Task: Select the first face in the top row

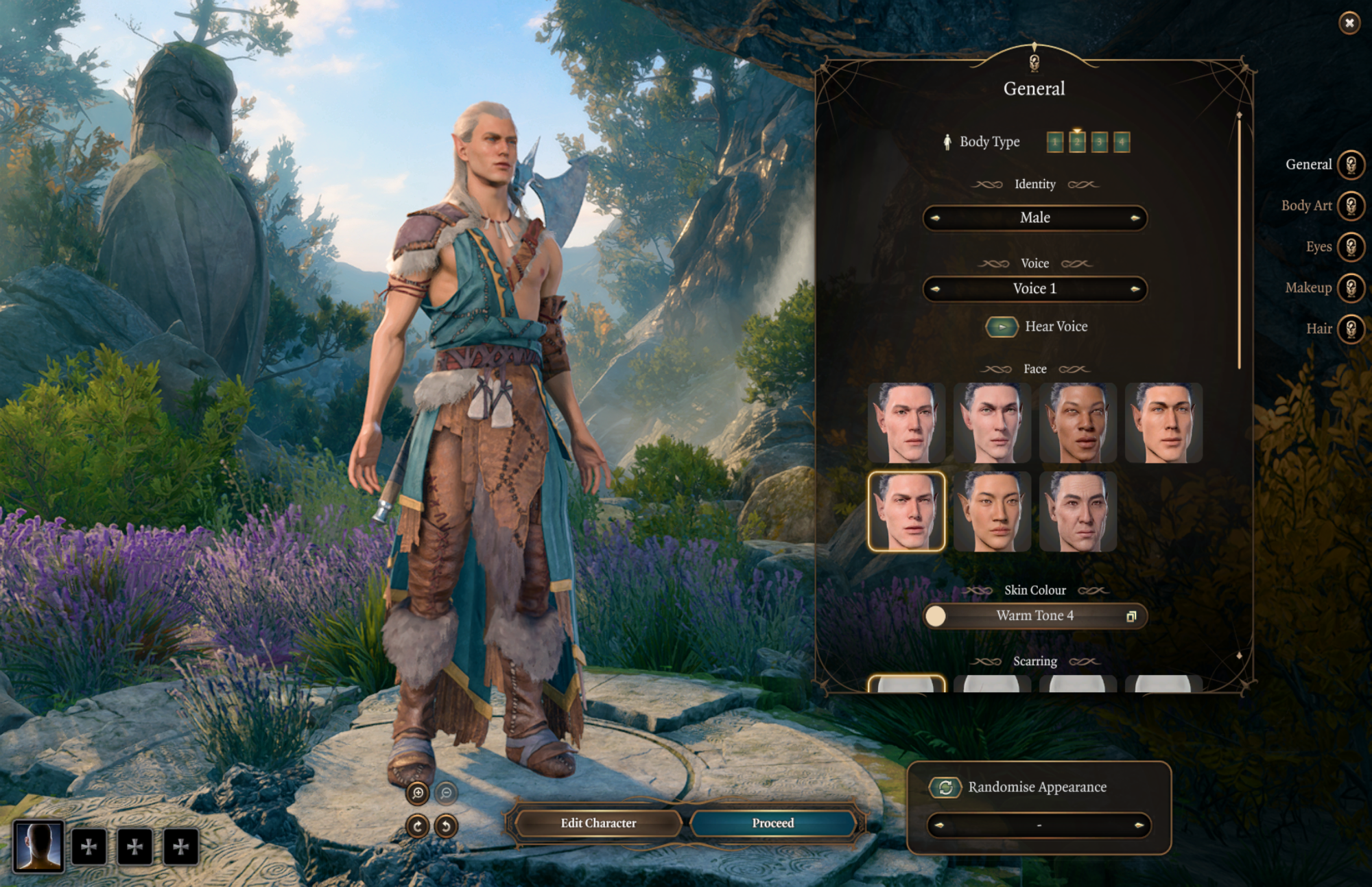Action: [x=906, y=423]
